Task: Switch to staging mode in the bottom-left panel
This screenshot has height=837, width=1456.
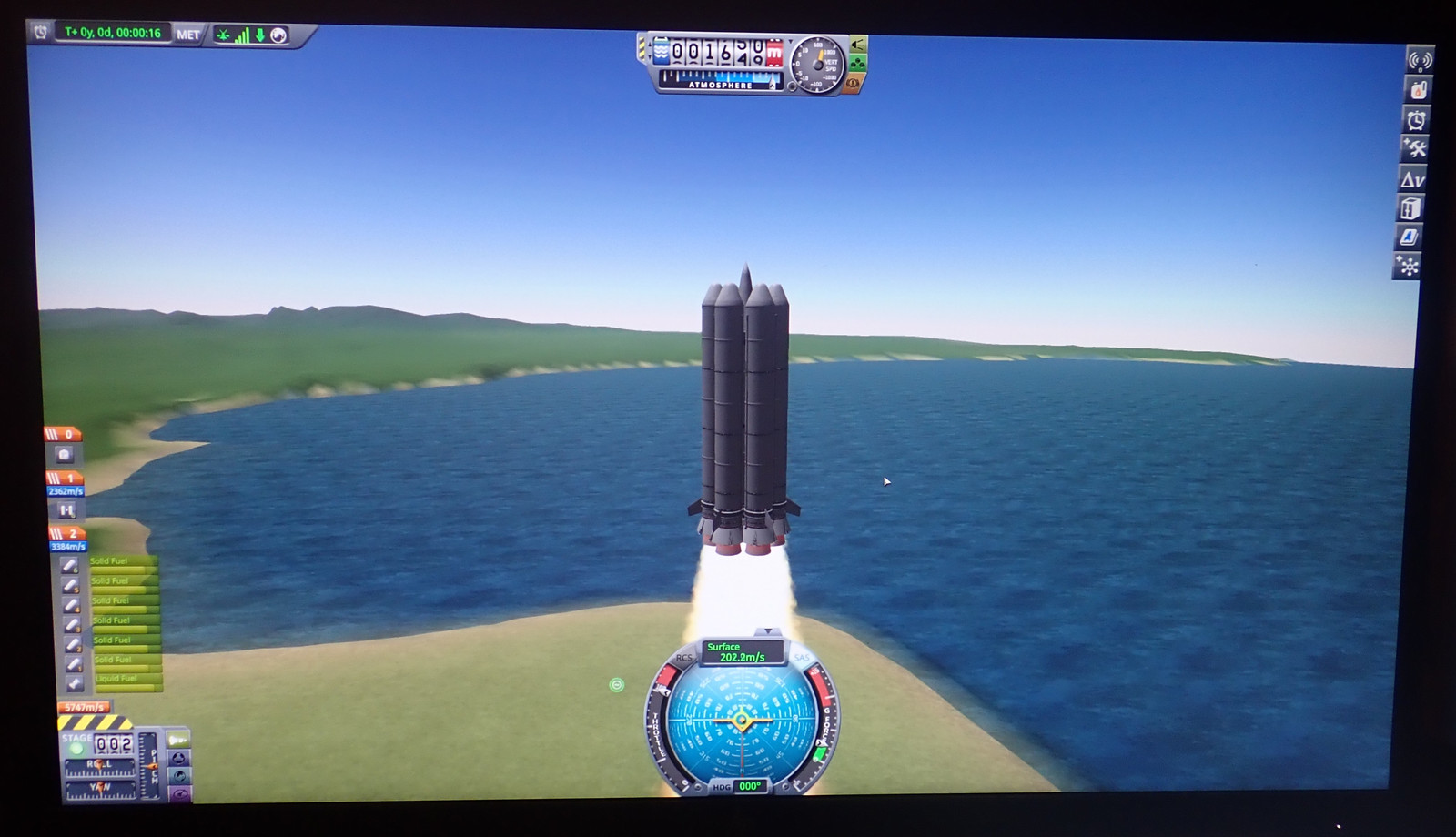Action: [178, 738]
